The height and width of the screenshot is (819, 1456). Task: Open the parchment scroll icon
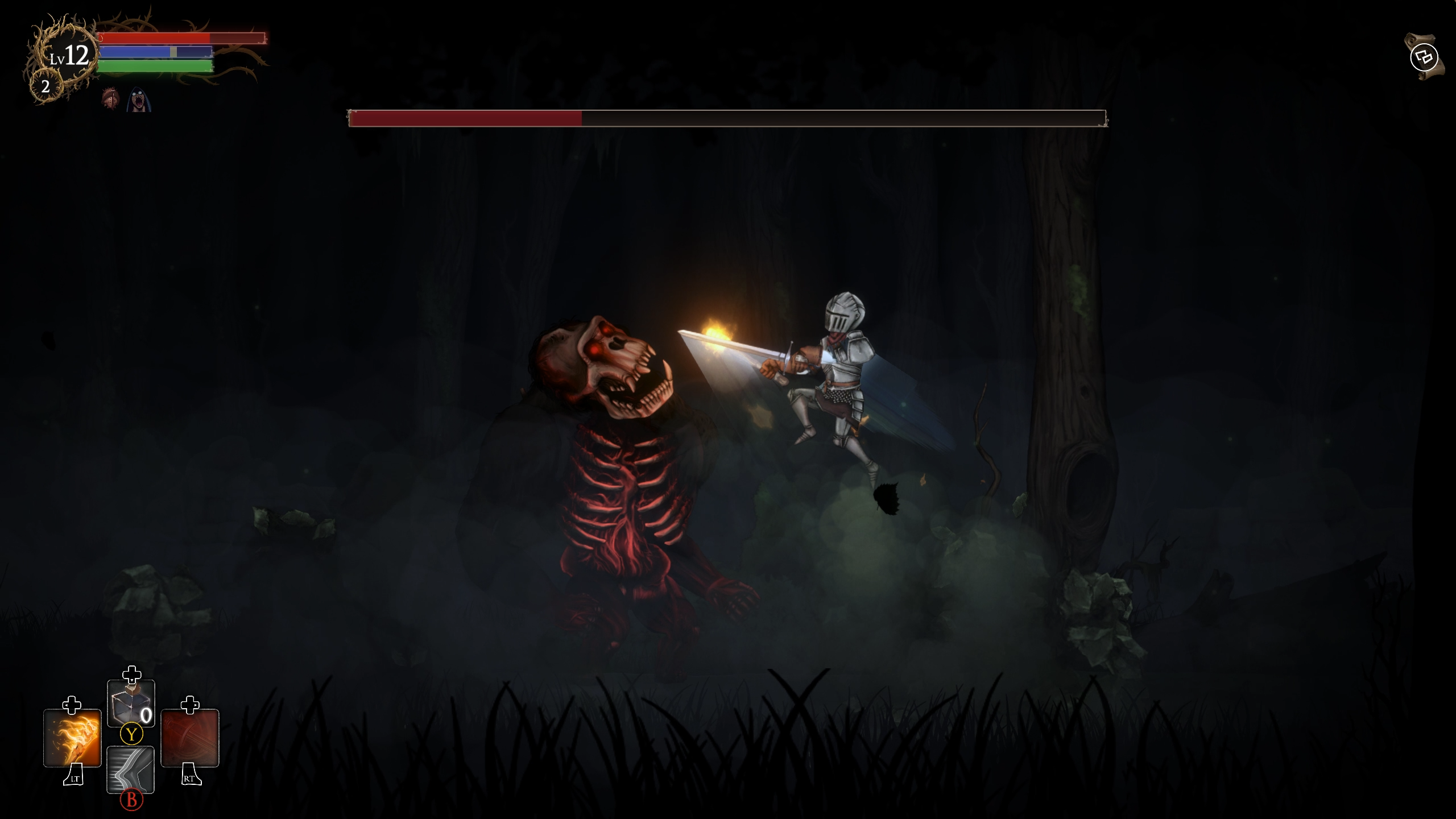coord(1424,57)
